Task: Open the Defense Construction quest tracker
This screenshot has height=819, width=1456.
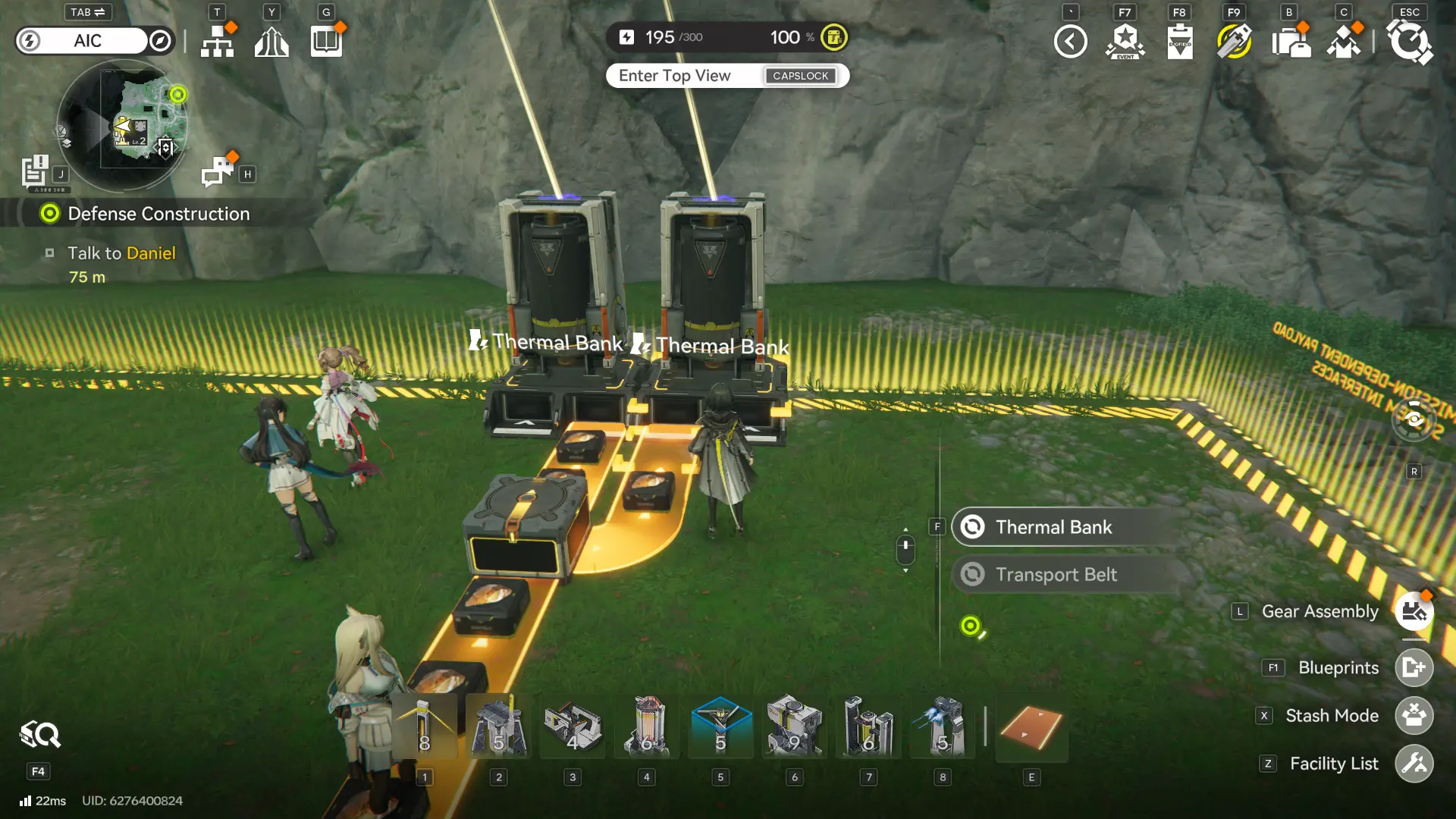Action: coord(158,214)
